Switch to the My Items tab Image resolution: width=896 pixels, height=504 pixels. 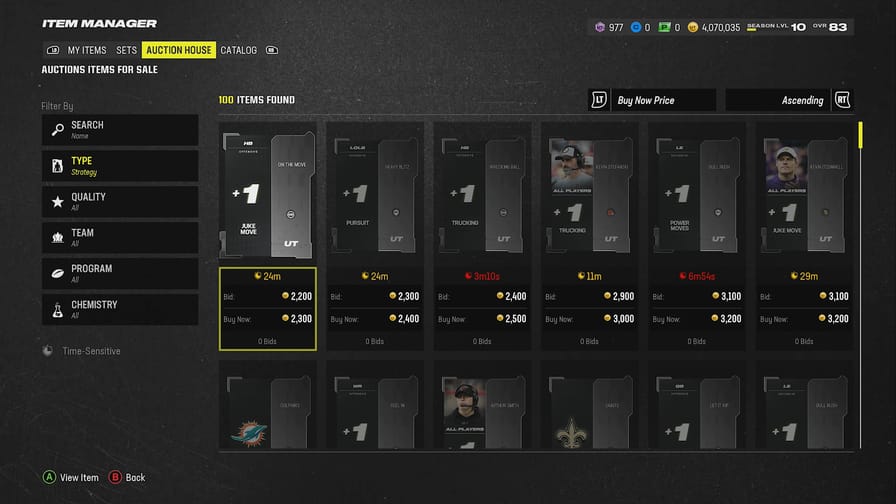[86, 50]
